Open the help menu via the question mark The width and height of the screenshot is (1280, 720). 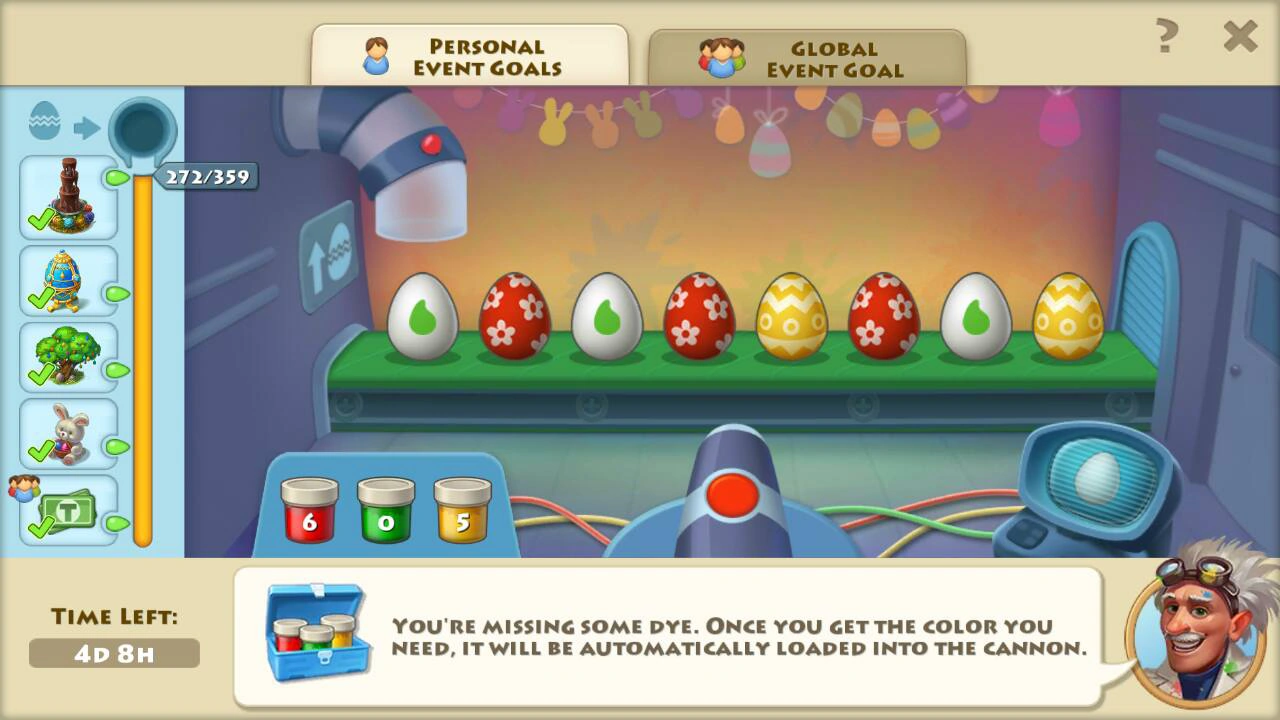pyautogui.click(x=1169, y=37)
